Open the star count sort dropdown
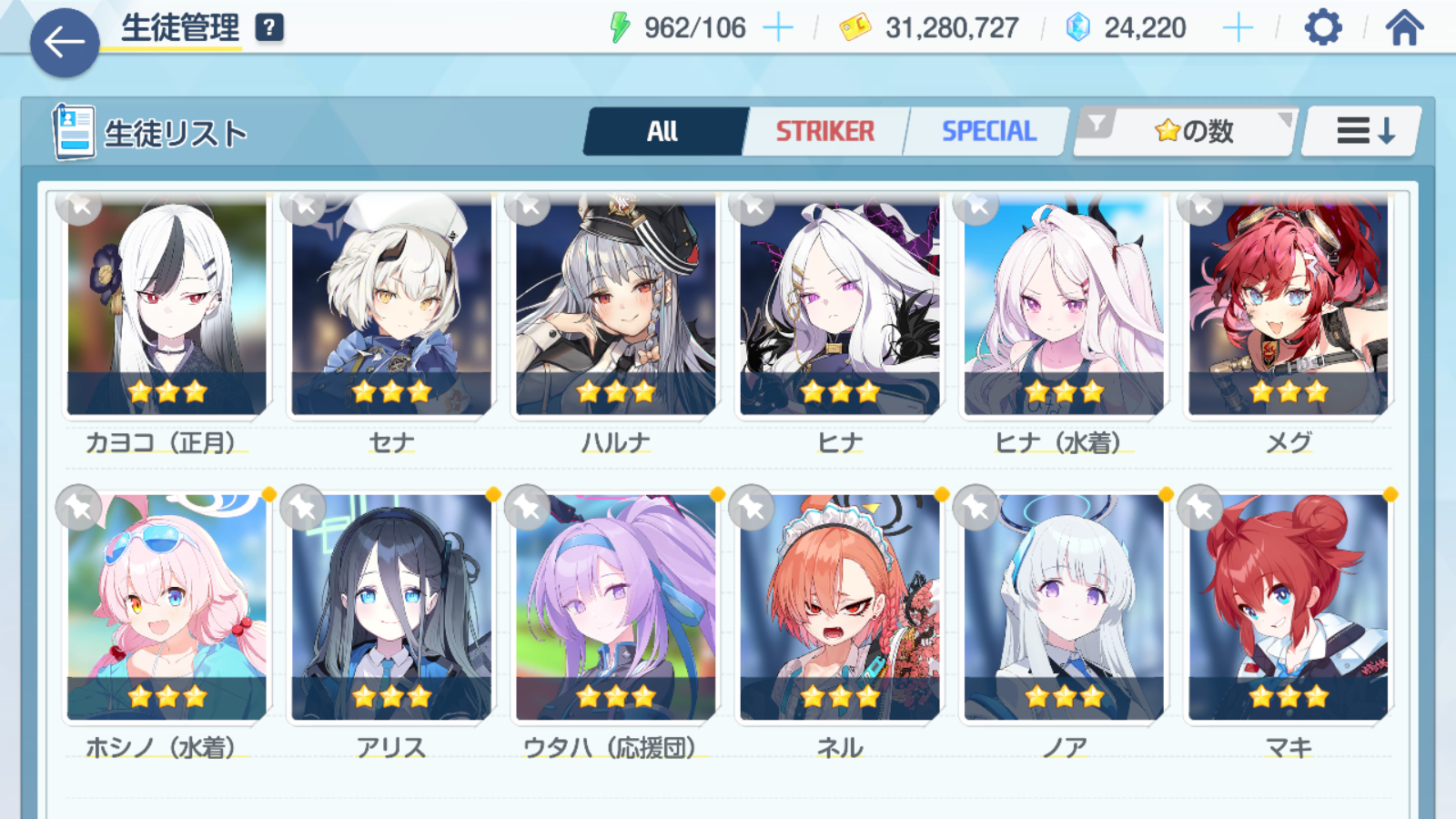Screen dimensions: 1456x819 pyautogui.click(x=1187, y=132)
